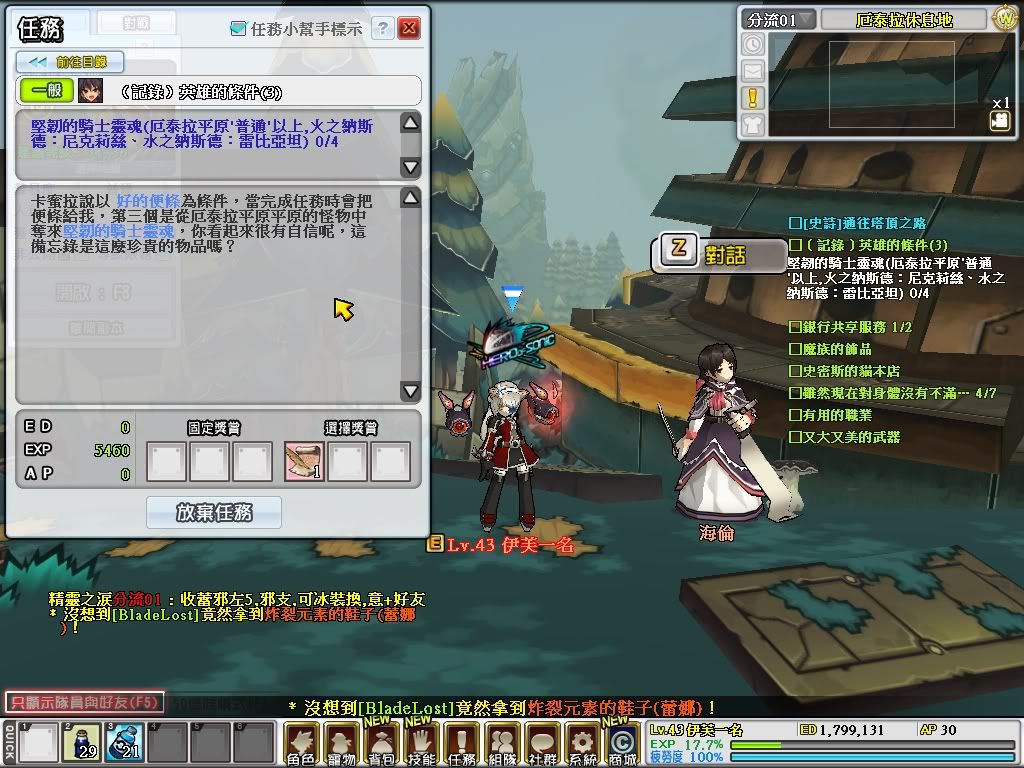
Task: Close the 任務 quest window
Action: point(409,29)
